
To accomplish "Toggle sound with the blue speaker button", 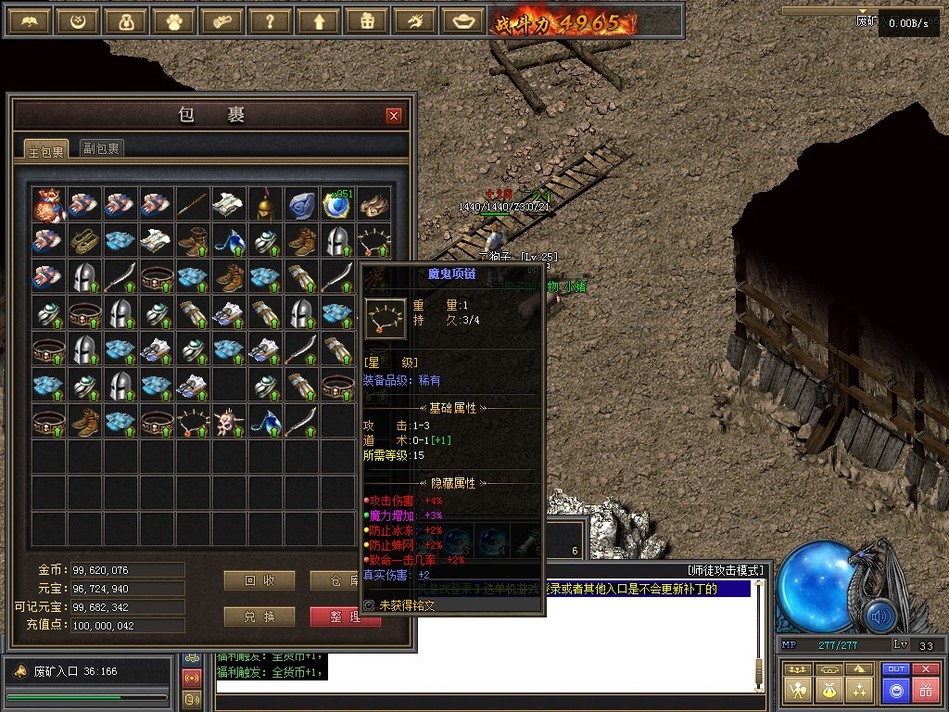I will [881, 617].
